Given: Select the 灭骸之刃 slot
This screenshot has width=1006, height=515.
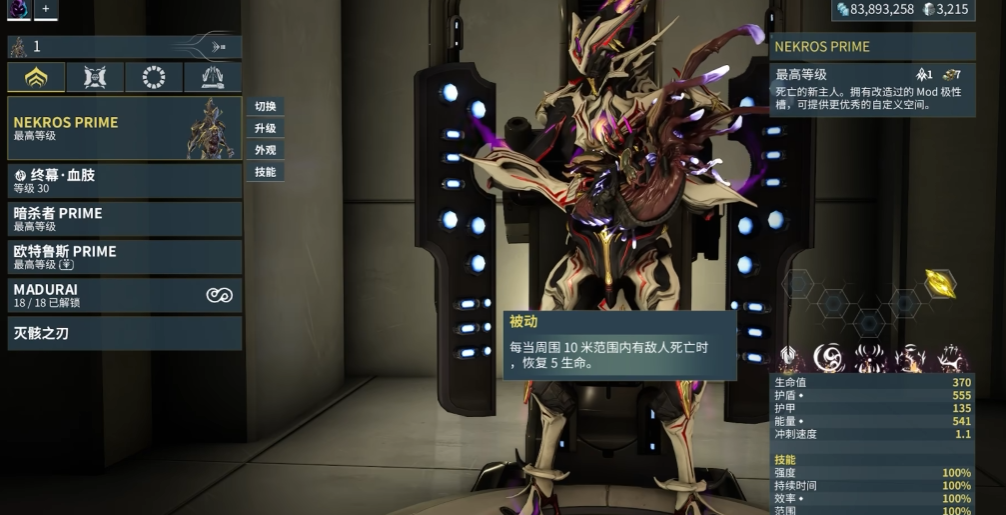Looking at the screenshot, I should [124, 332].
